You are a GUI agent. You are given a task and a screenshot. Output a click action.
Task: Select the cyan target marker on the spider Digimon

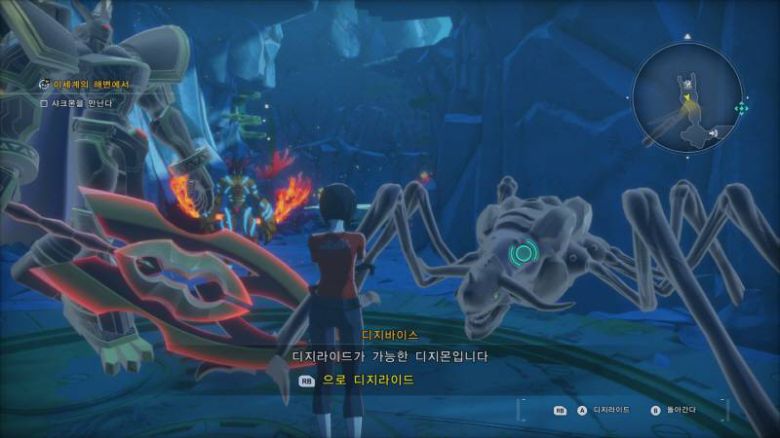pyautogui.click(x=520, y=254)
